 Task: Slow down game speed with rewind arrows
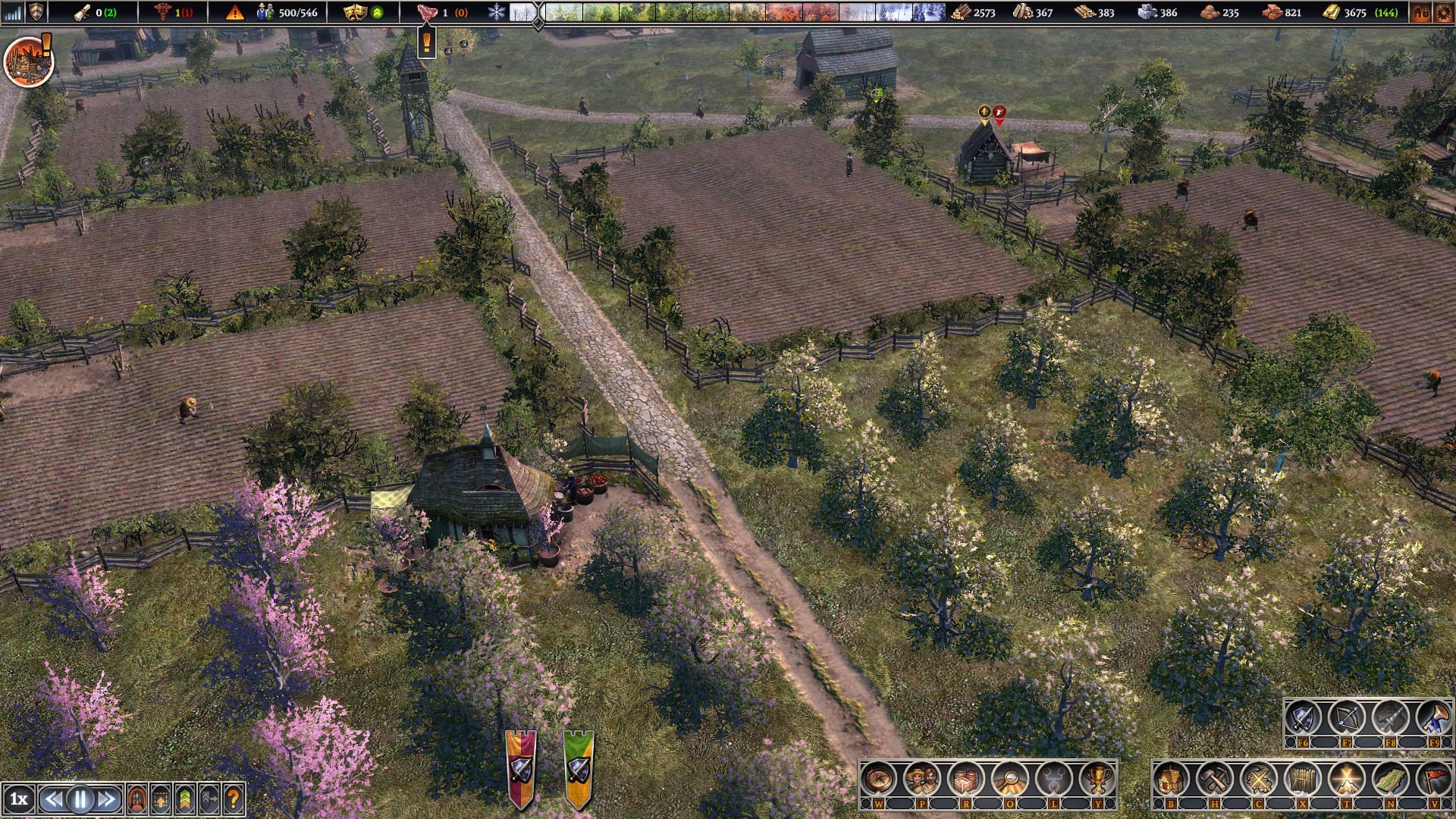pos(54,799)
